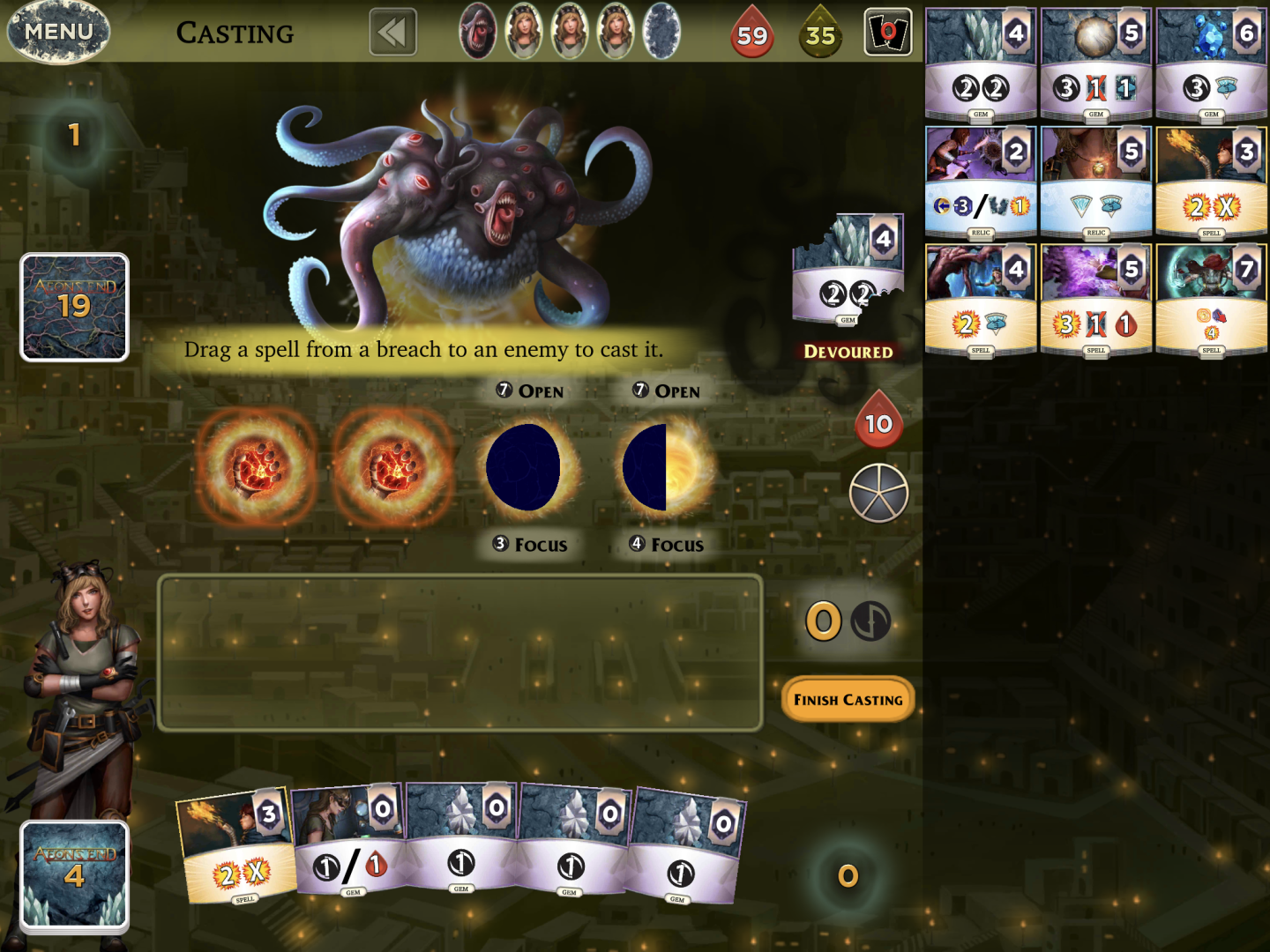Image resolution: width=1270 pixels, height=952 pixels.
Task: Expand the Aeon's End deck showing 19
Action: (x=74, y=307)
